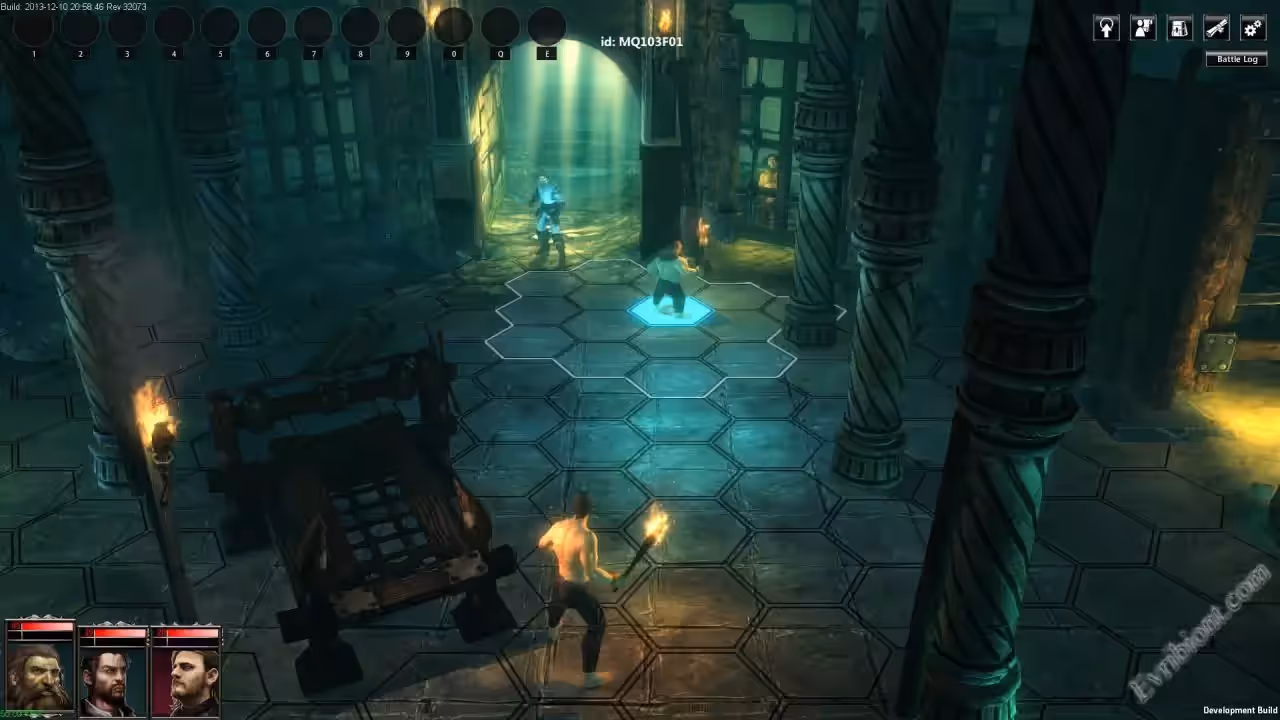Open the settings gears menu
This screenshot has height=720, width=1280.
click(x=1253, y=28)
